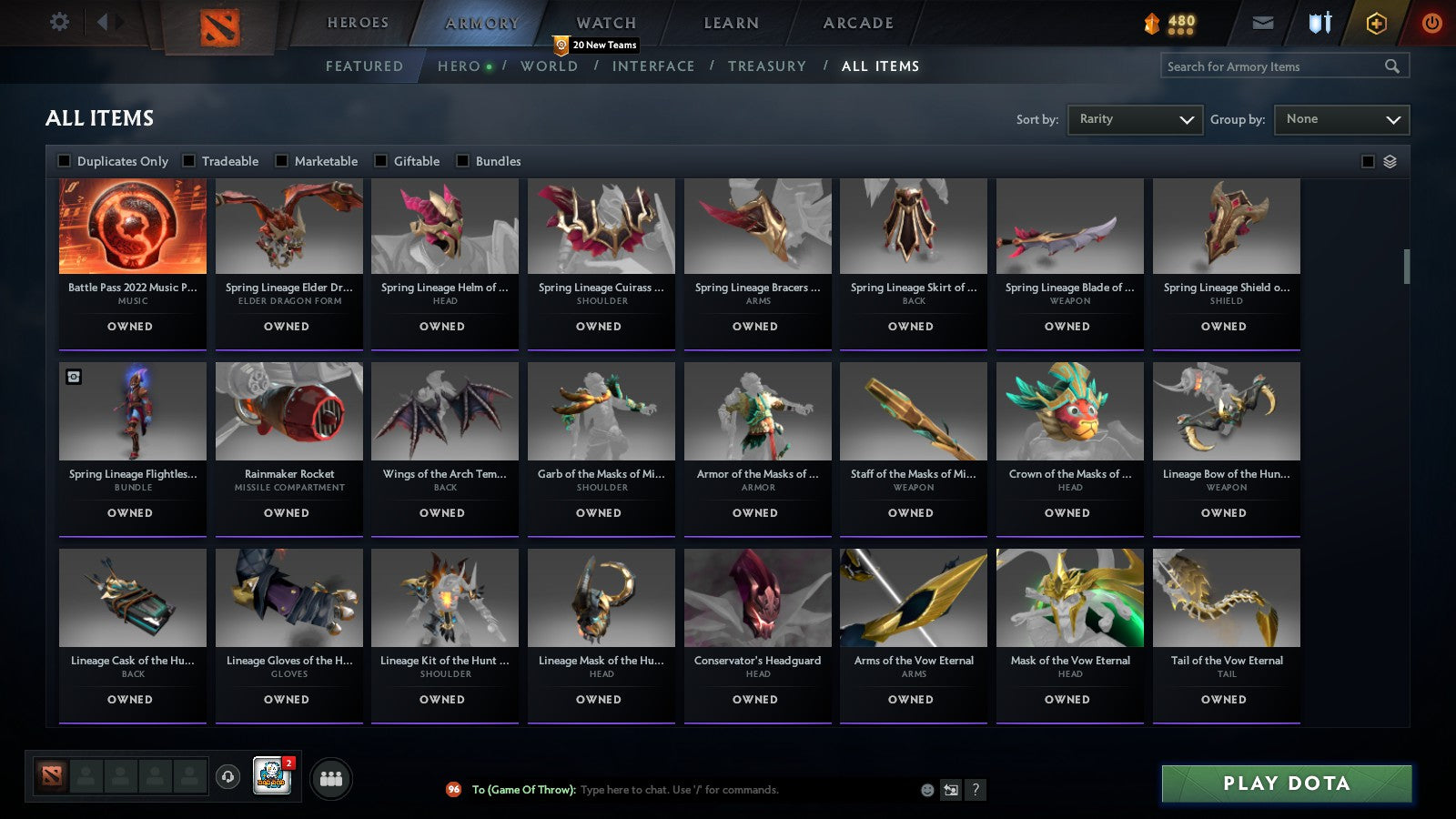Enable the Duplicates Only filter

tap(65, 160)
